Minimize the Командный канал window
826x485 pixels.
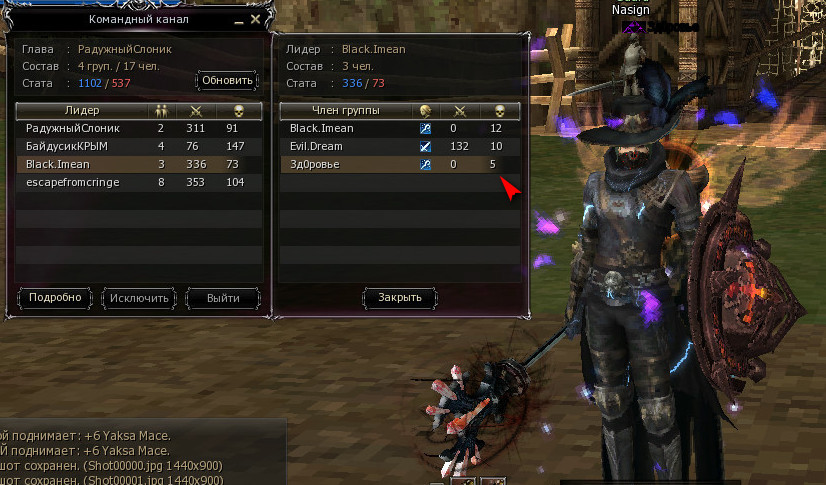point(240,19)
